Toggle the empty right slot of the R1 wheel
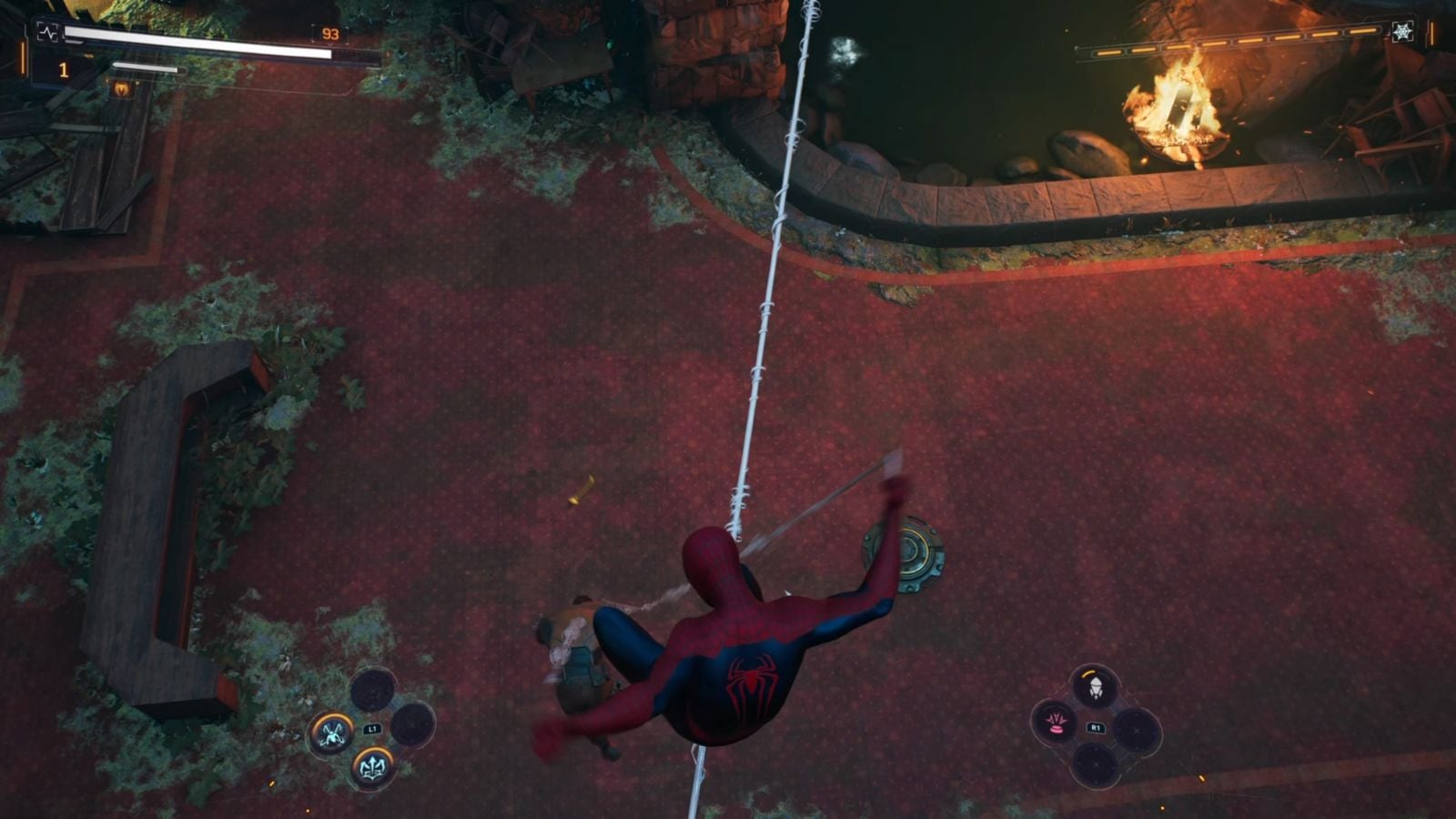 (1137, 731)
